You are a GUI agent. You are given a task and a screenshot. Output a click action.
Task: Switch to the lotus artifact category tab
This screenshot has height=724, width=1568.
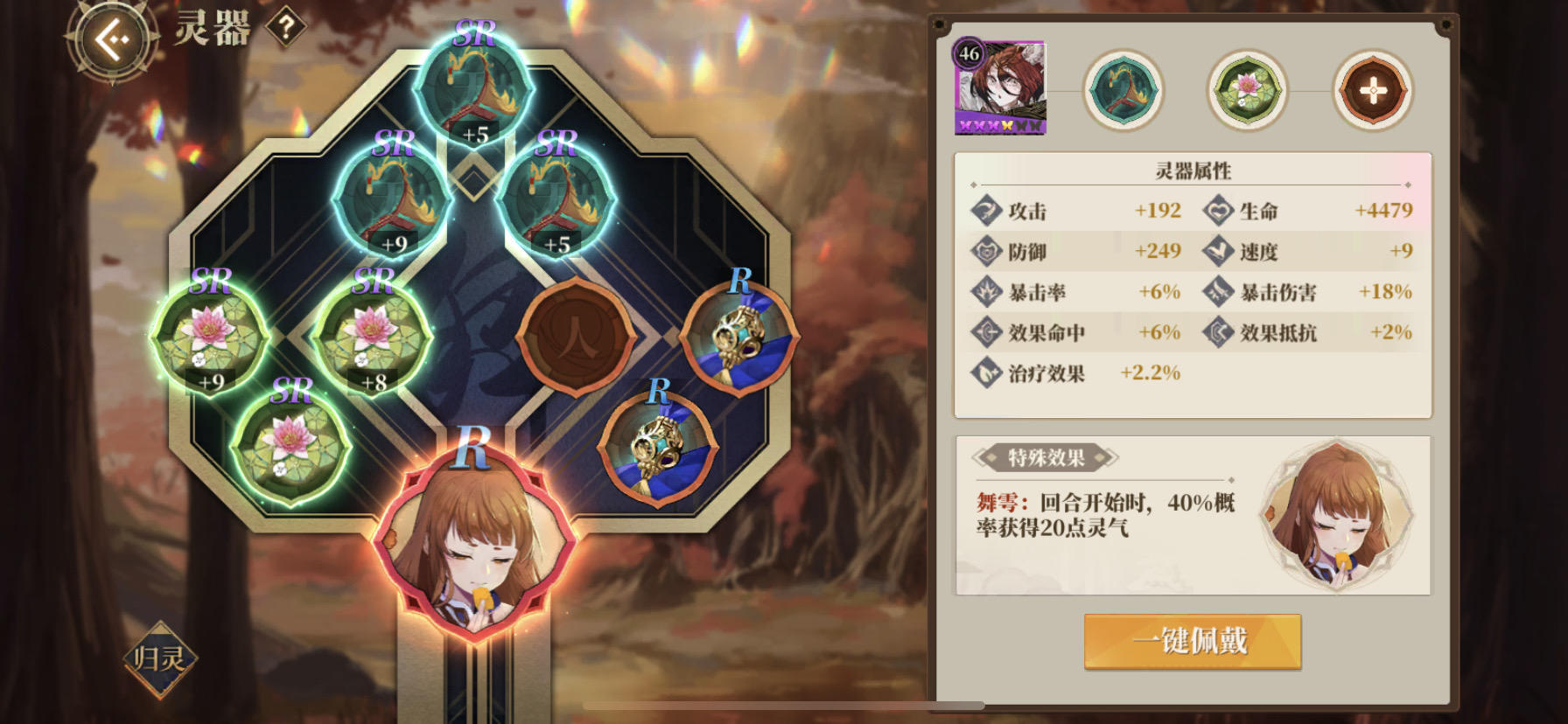pos(1248,90)
